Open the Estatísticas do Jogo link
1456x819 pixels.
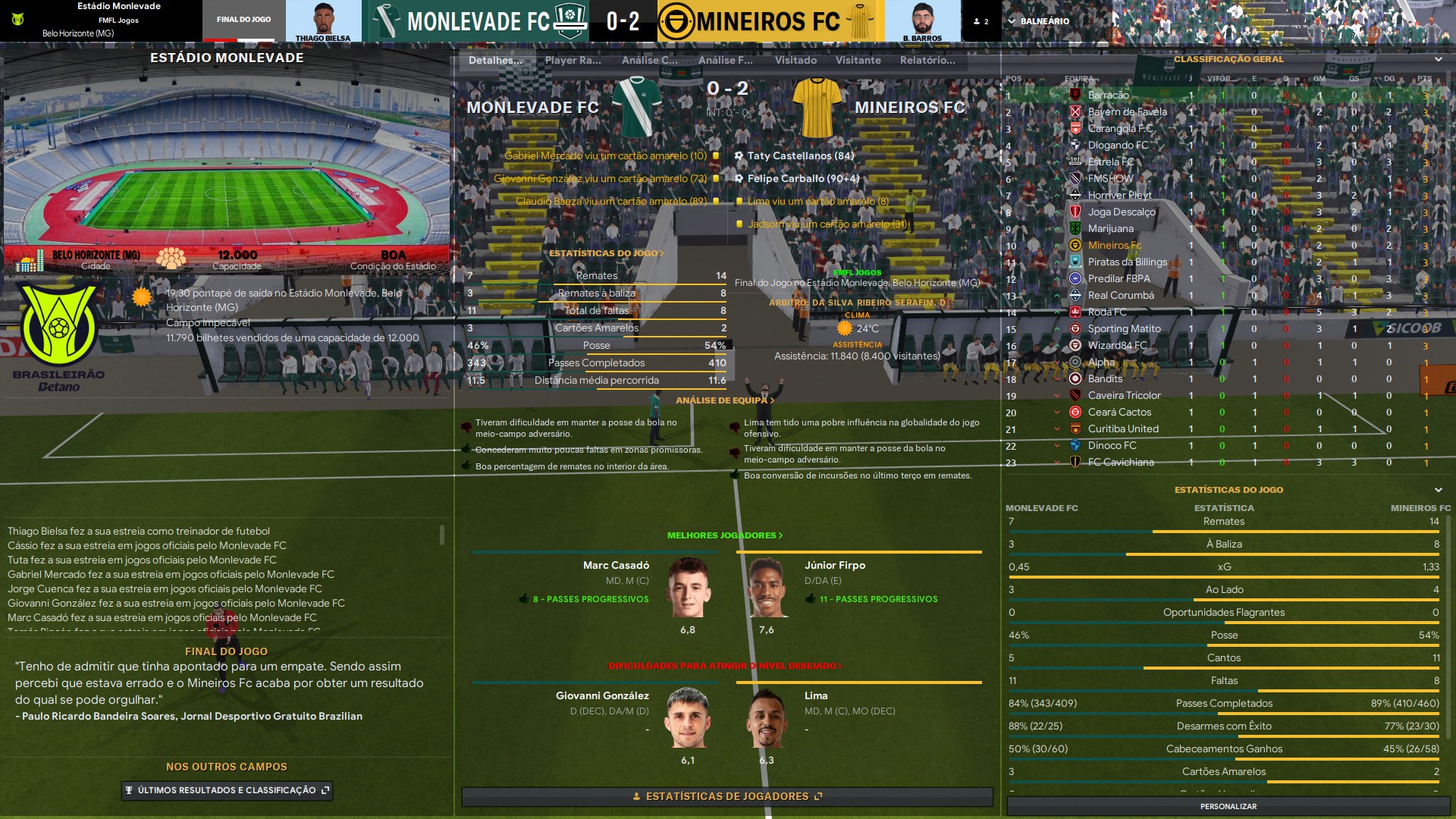coord(606,253)
